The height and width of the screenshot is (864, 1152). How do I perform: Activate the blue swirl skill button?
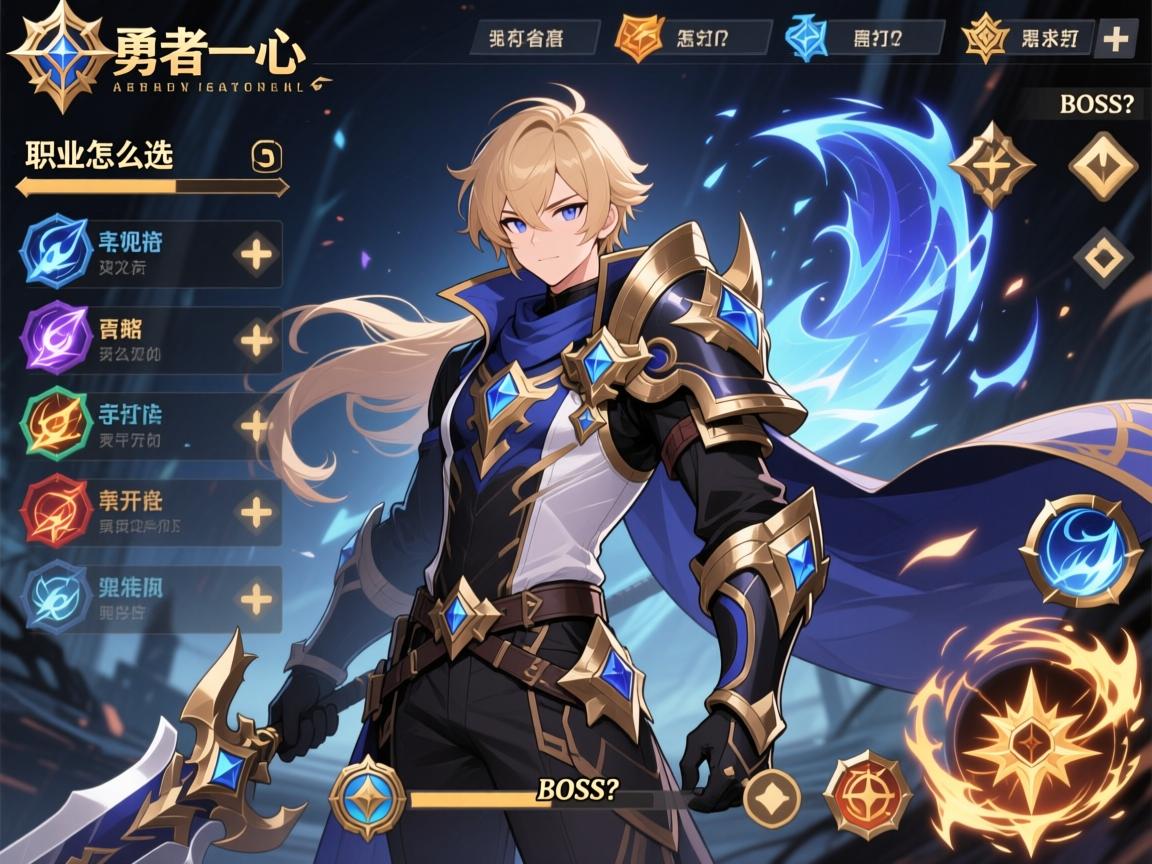click(1082, 551)
